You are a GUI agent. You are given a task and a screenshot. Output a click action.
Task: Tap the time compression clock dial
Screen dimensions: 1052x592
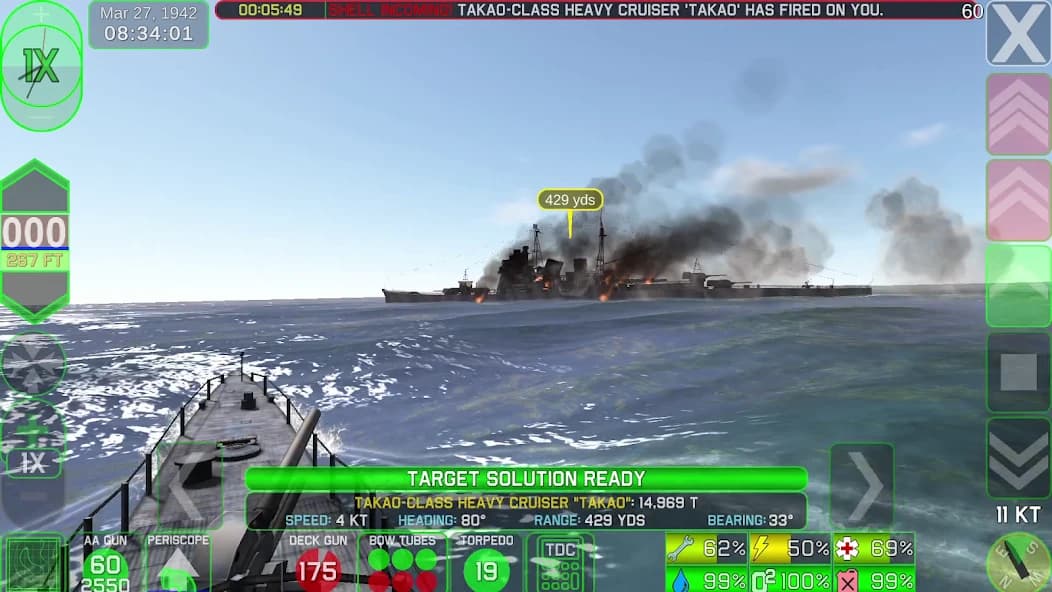(x=41, y=66)
